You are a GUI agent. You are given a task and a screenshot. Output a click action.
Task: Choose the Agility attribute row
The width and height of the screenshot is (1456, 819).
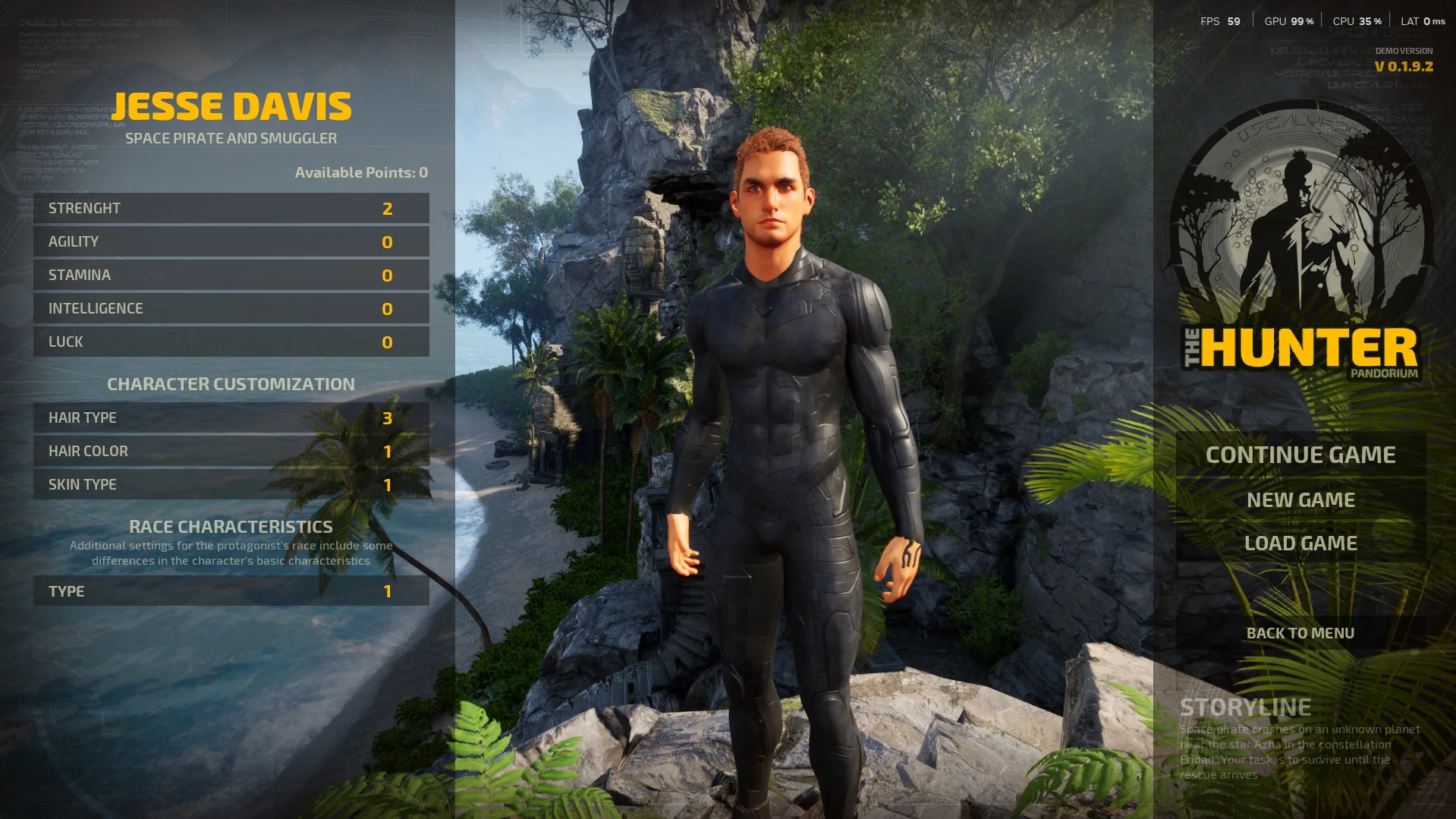click(231, 241)
